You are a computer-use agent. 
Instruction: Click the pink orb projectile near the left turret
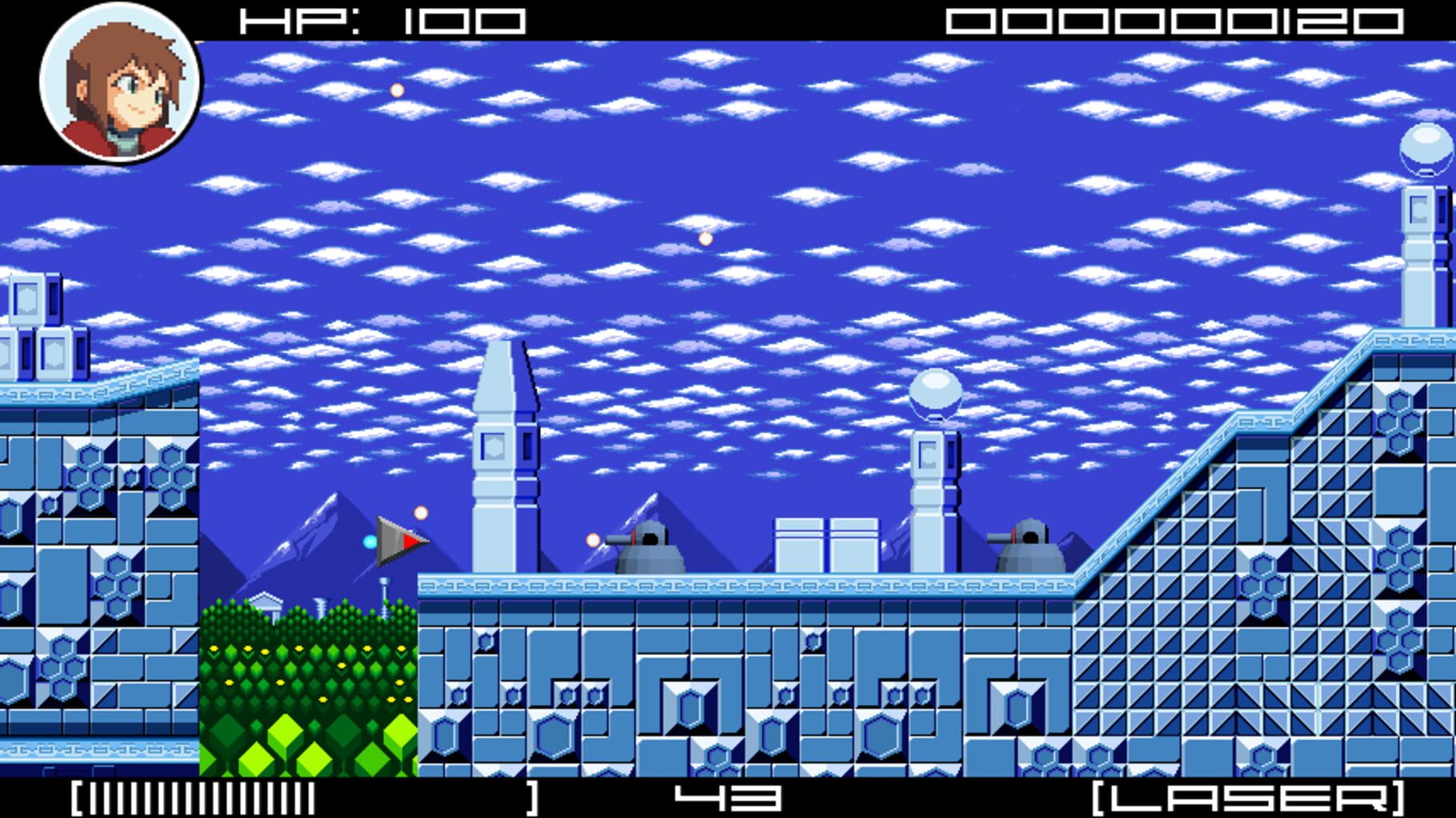pos(592,540)
